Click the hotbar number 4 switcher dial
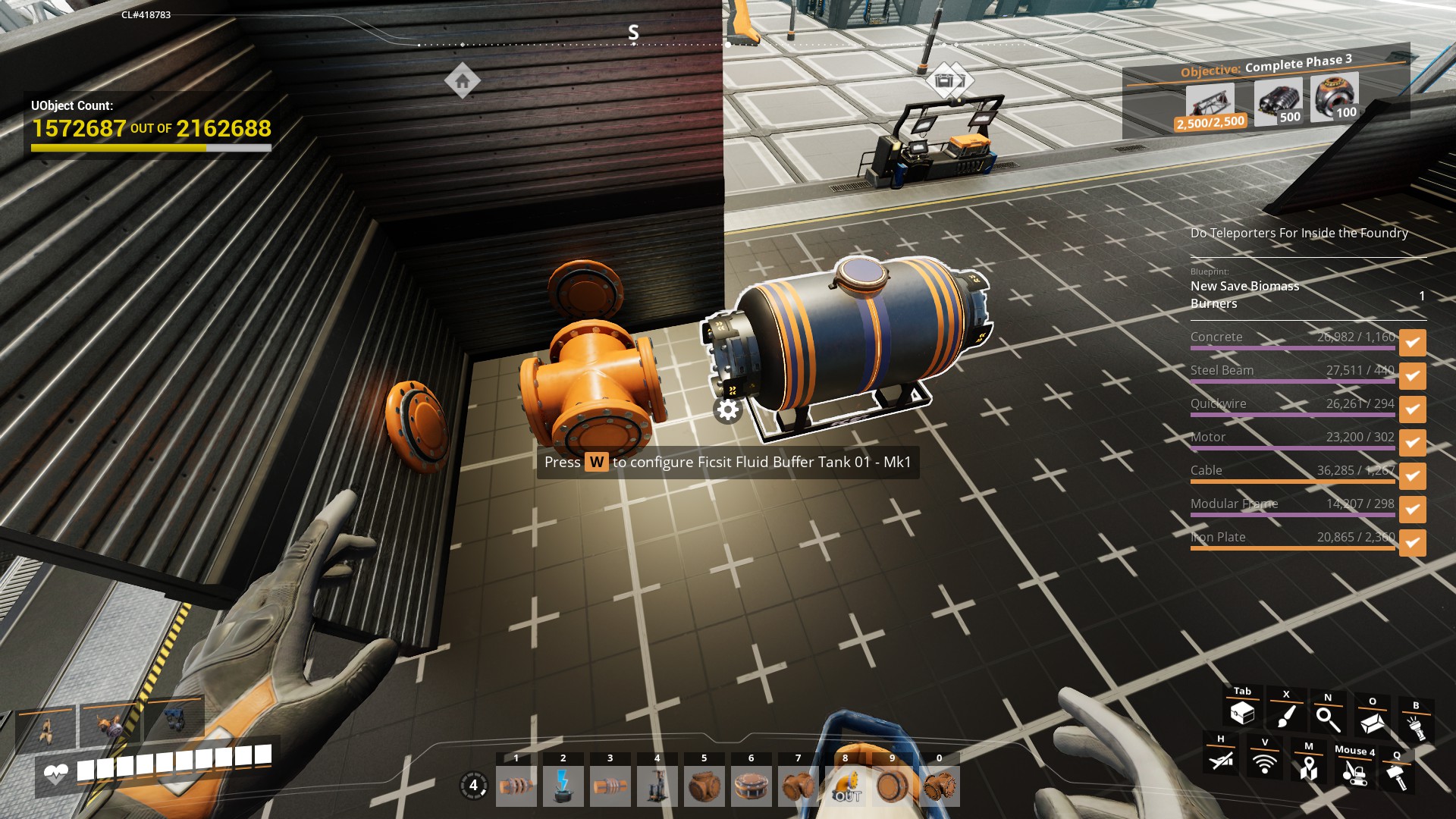The width and height of the screenshot is (1456, 819). tap(474, 786)
